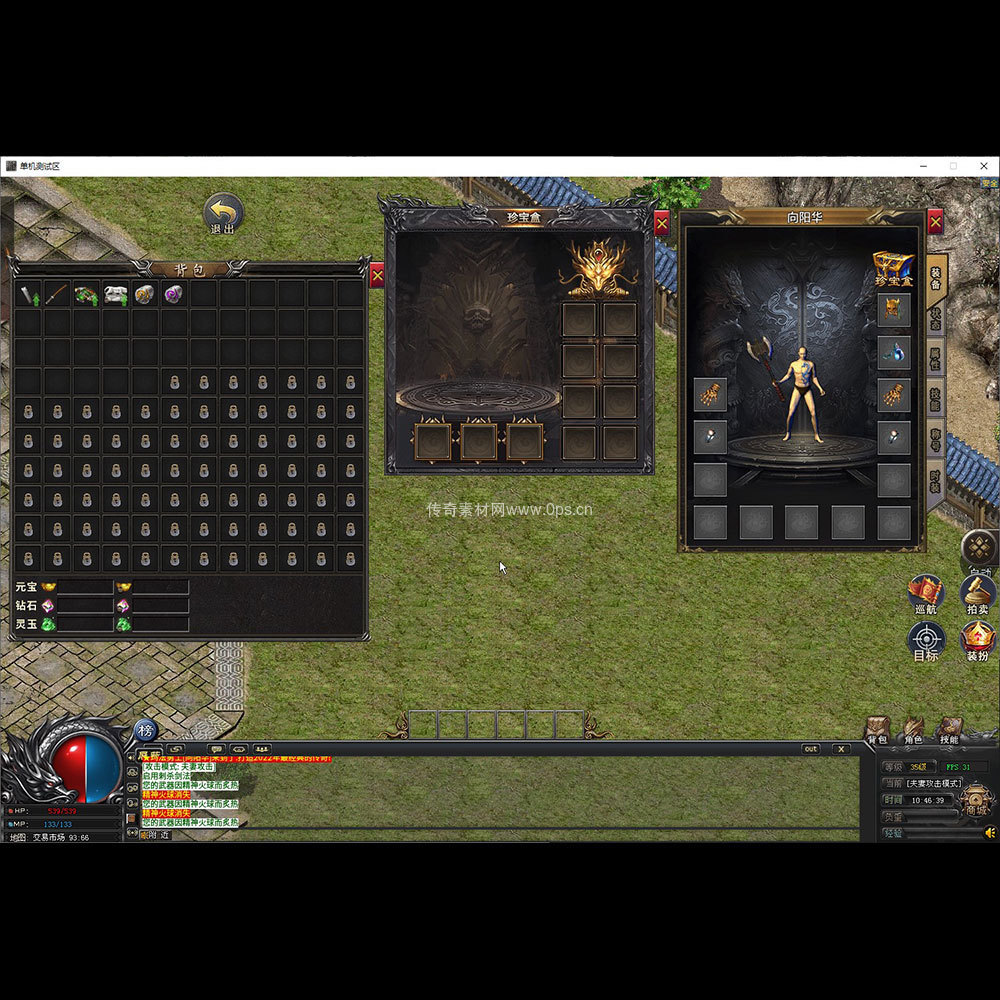Close the 向阳华 character panel
Viewport: 1000px width, 1000px height.
coord(935,222)
